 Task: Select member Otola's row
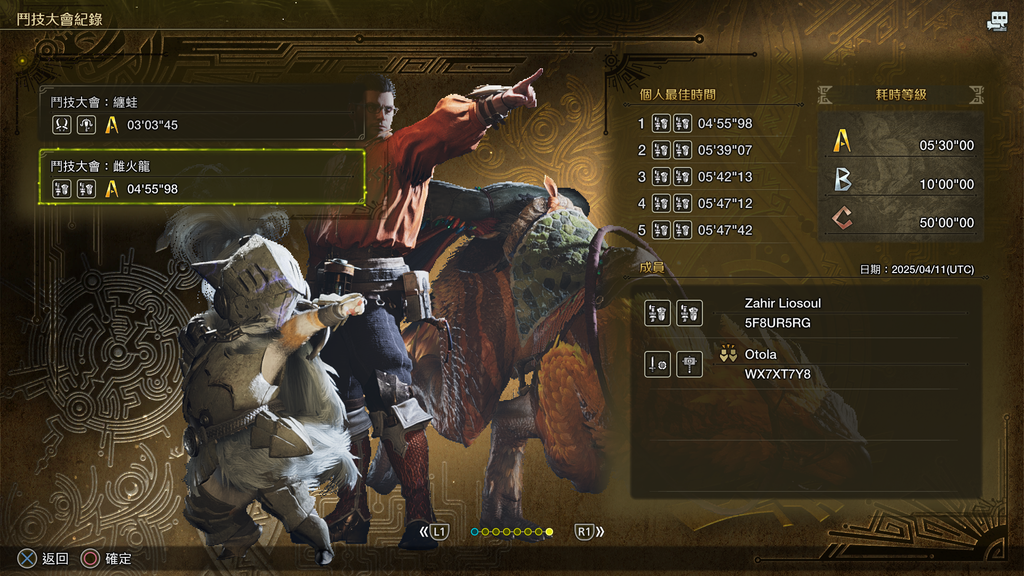805,364
